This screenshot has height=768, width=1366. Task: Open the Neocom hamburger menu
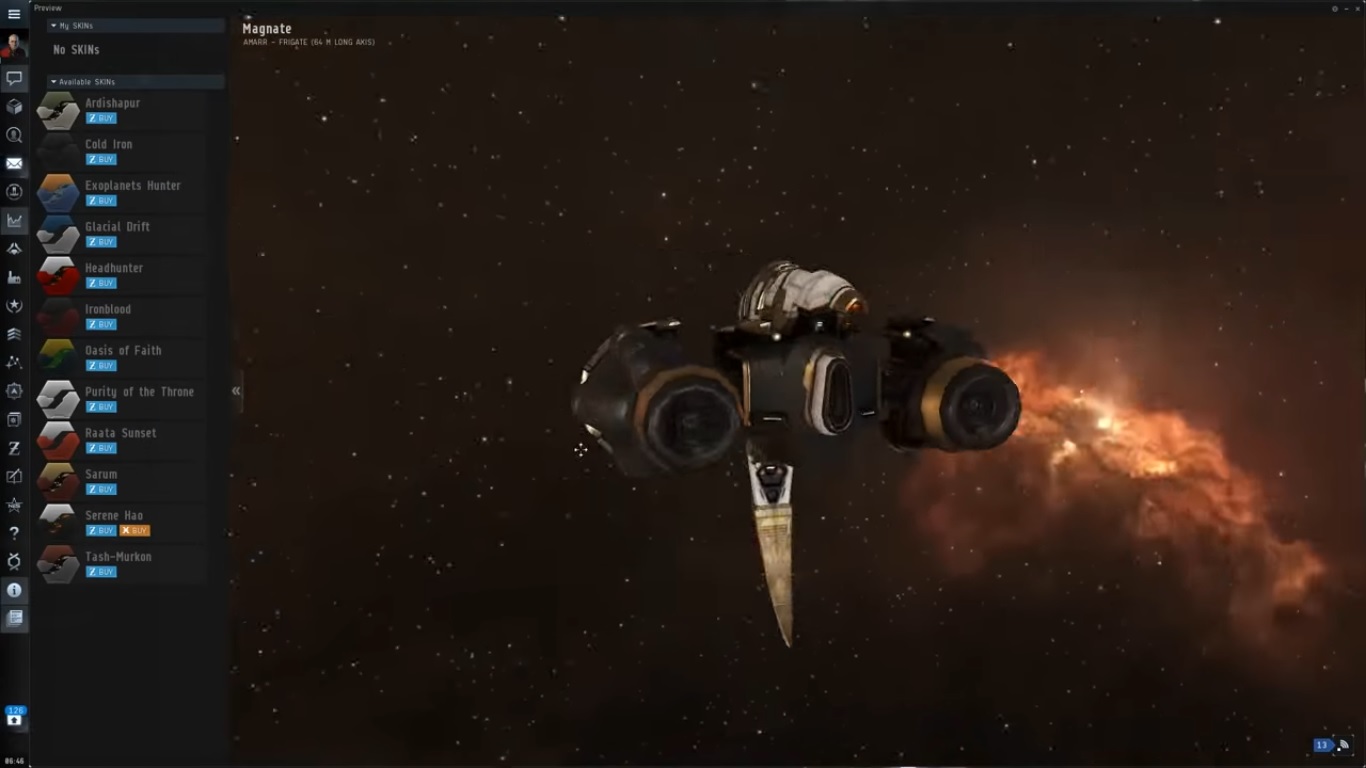point(14,14)
